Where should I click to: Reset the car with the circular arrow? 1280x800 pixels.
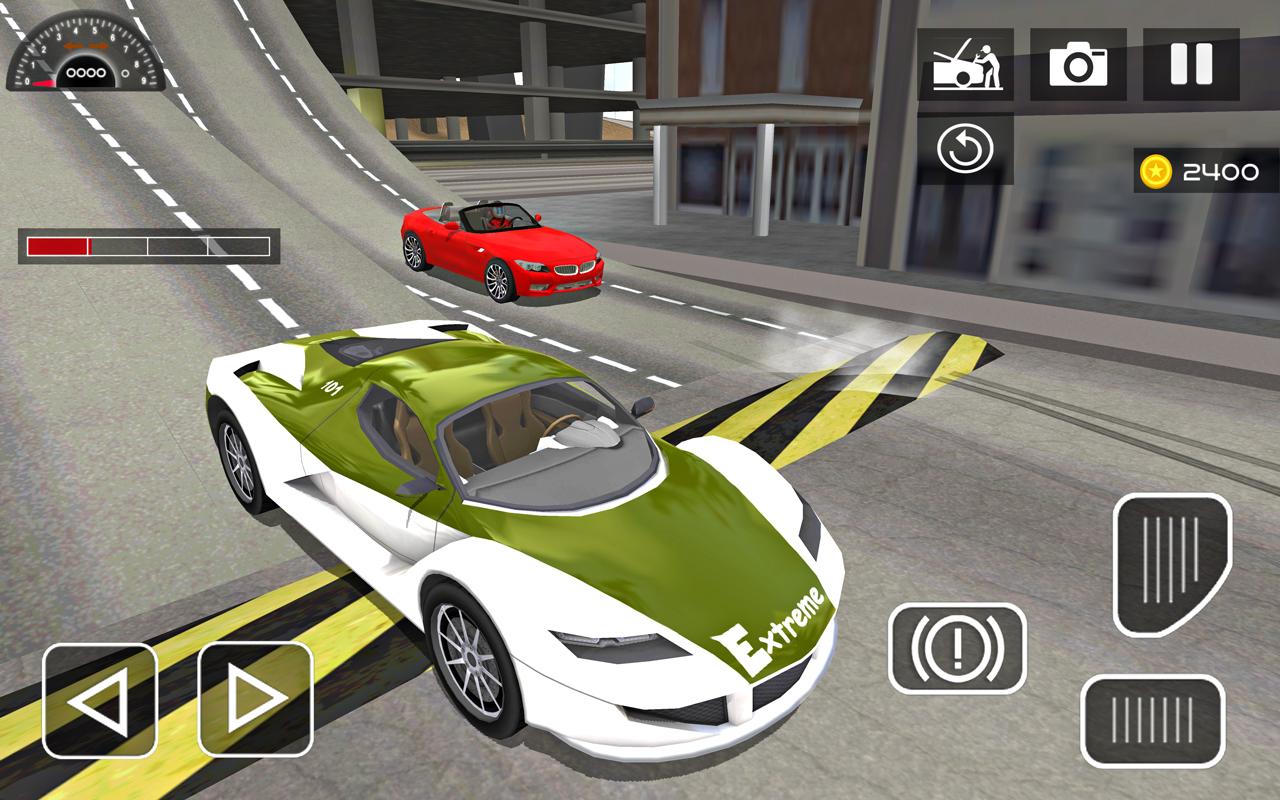[x=965, y=150]
